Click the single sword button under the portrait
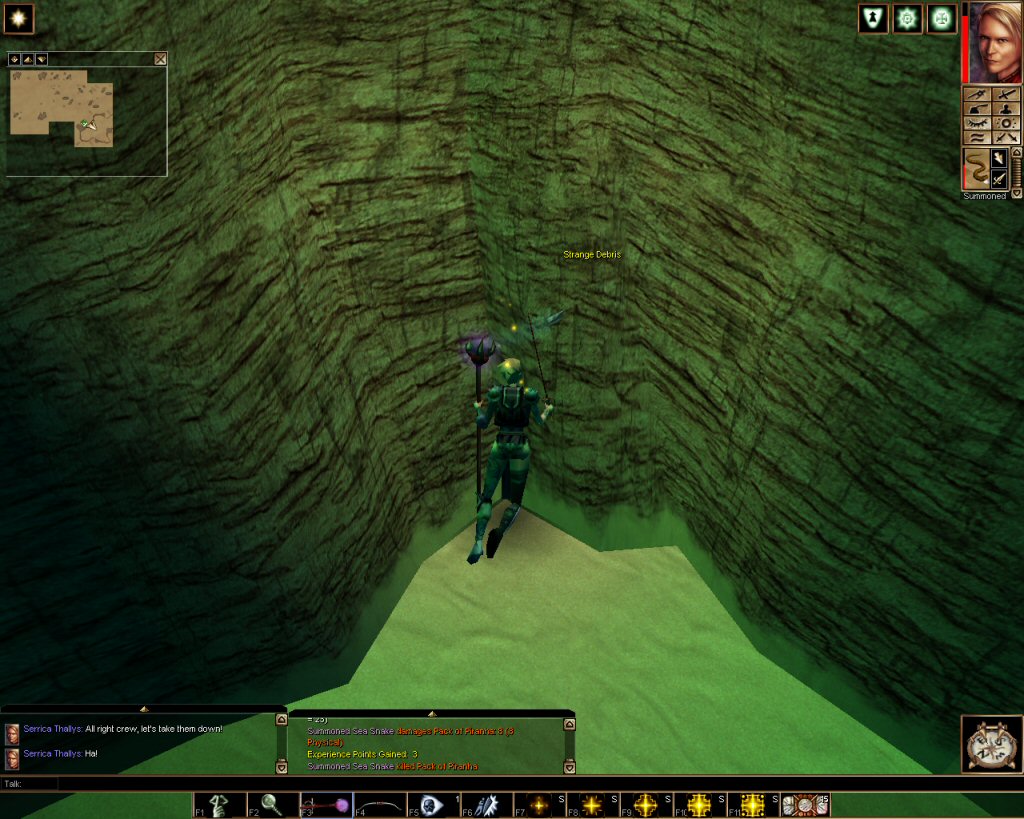This screenshot has width=1024, height=819. coord(1006,93)
